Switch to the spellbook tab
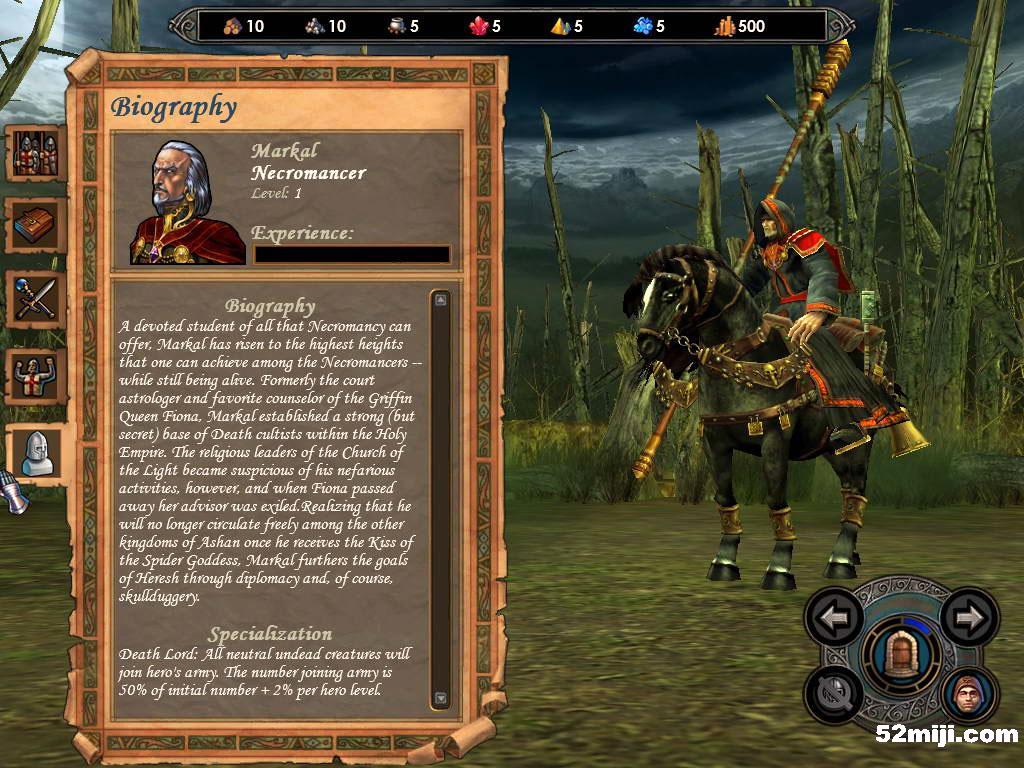The image size is (1024, 768). click(x=36, y=226)
